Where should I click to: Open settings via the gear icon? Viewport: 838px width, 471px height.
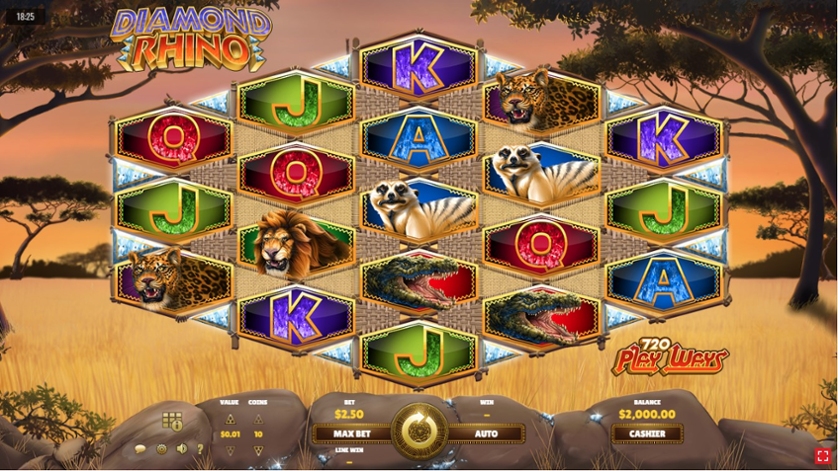tap(159, 449)
